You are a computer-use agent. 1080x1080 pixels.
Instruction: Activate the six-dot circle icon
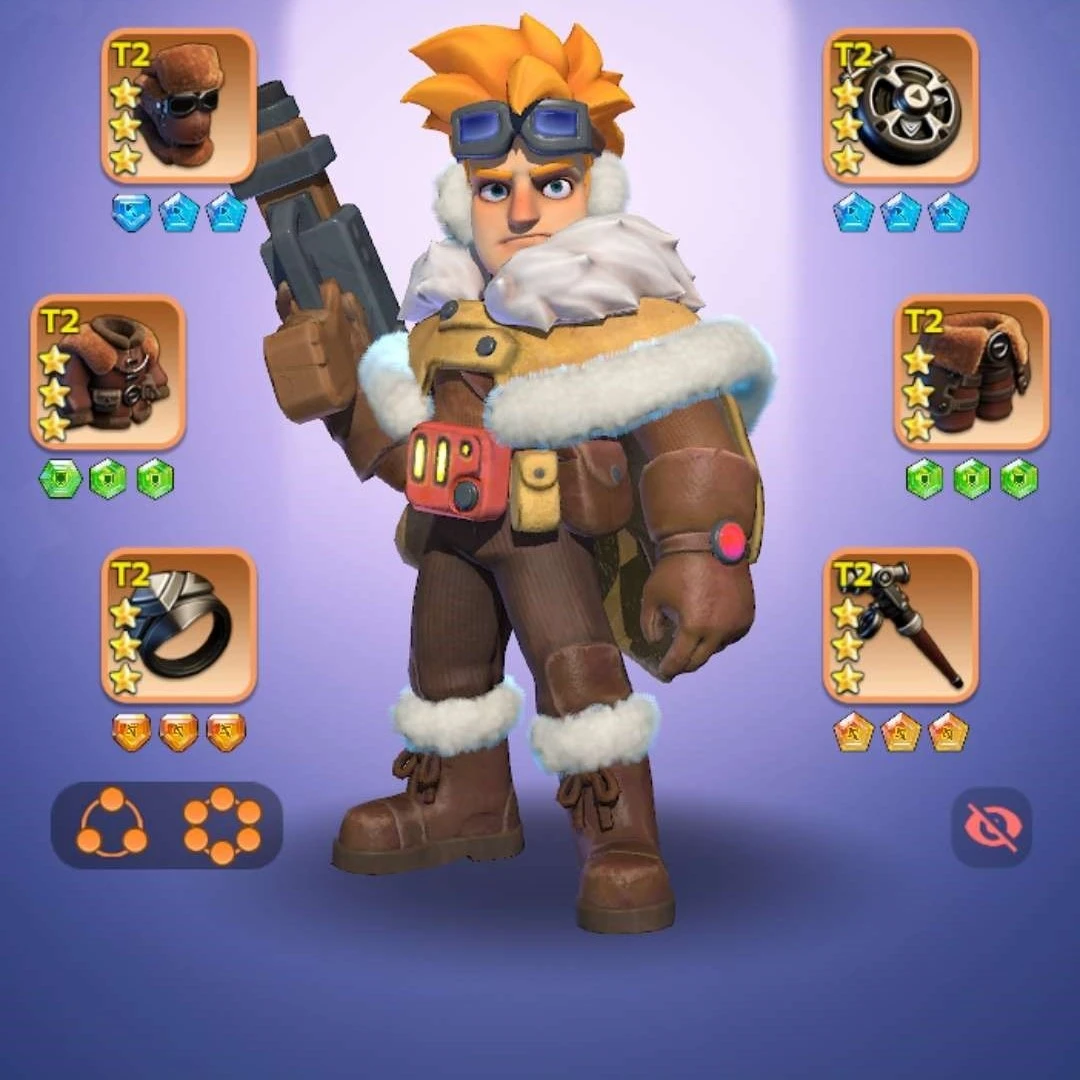tap(221, 825)
